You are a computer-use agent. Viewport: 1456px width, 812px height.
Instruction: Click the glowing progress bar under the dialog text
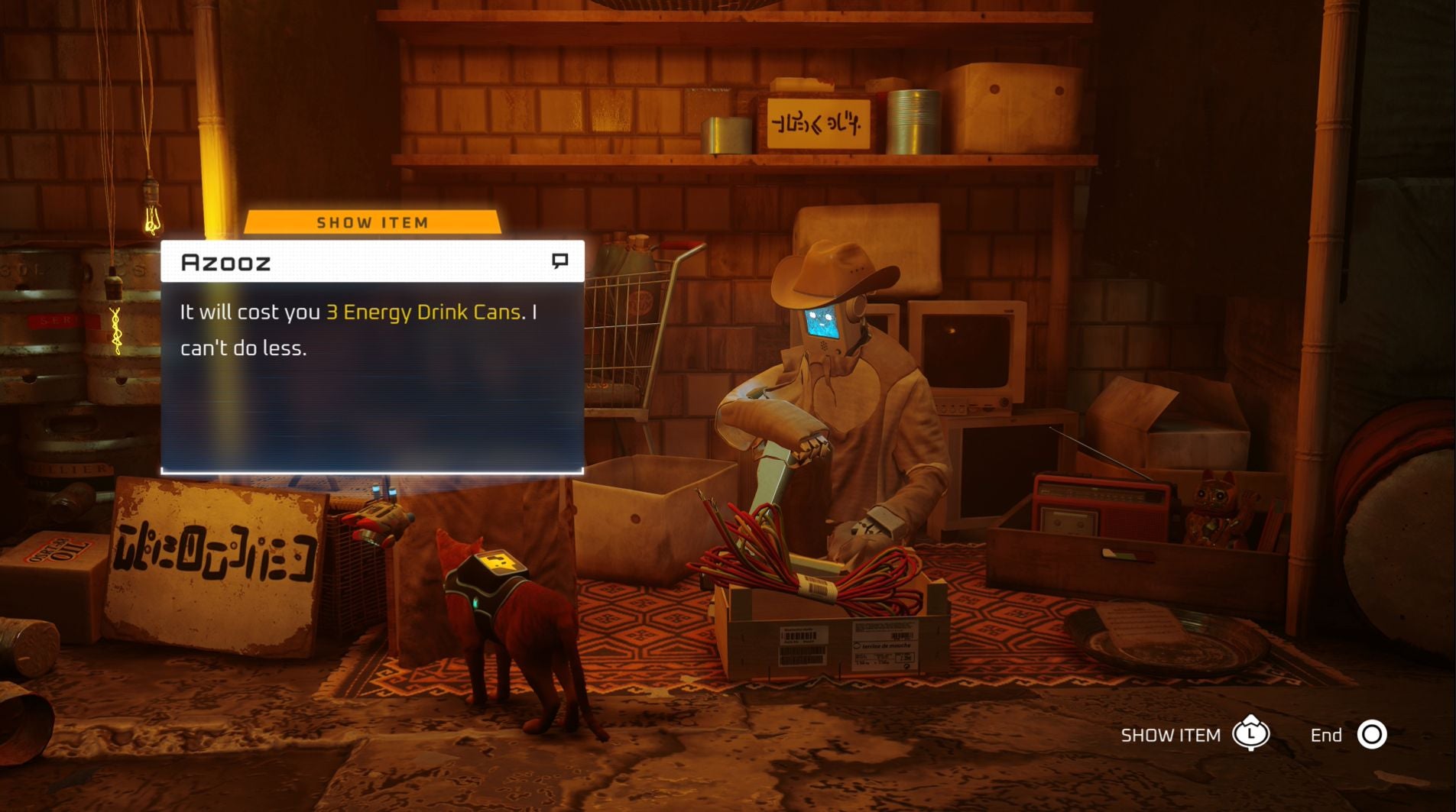[373, 472]
